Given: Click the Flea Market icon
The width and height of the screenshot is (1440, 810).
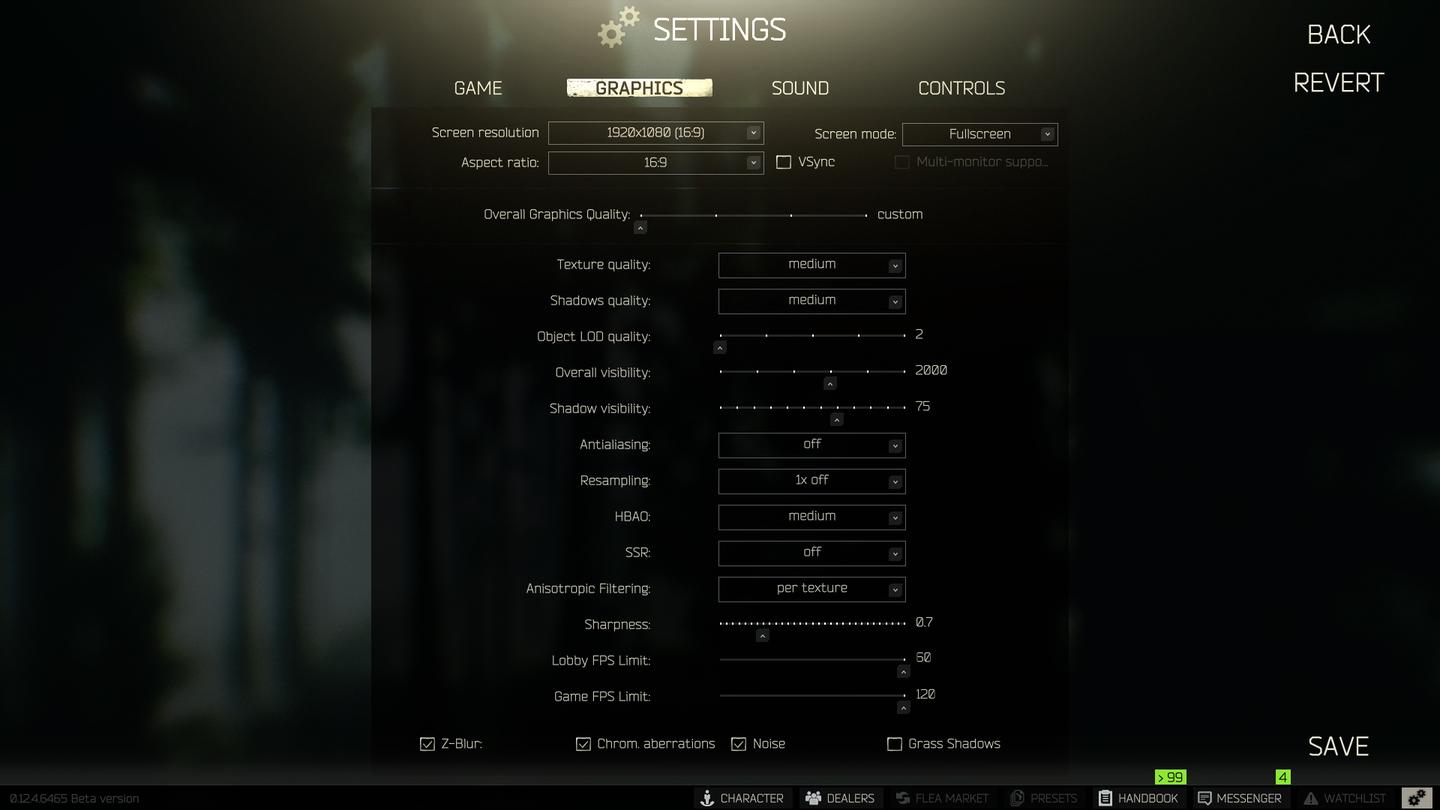Looking at the screenshot, I should coord(901,798).
